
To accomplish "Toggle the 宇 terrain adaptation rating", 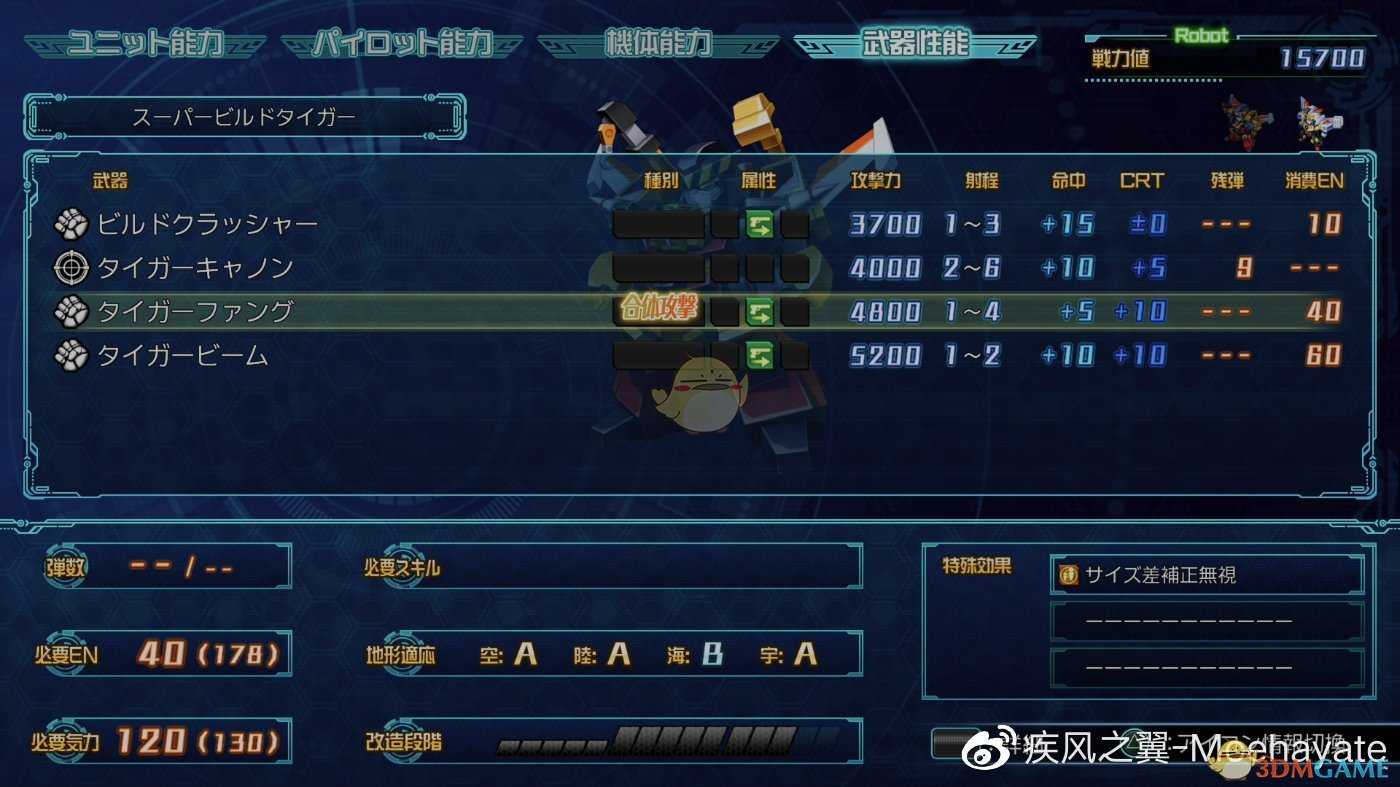I will coord(804,655).
